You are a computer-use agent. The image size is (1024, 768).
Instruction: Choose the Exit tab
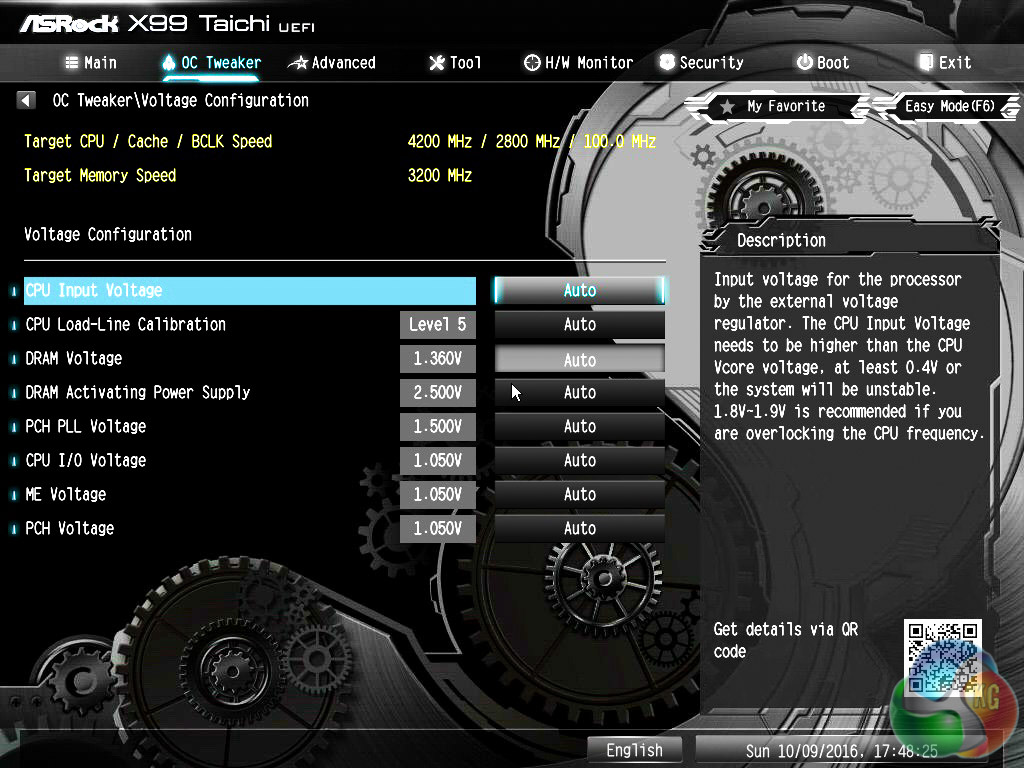point(944,62)
